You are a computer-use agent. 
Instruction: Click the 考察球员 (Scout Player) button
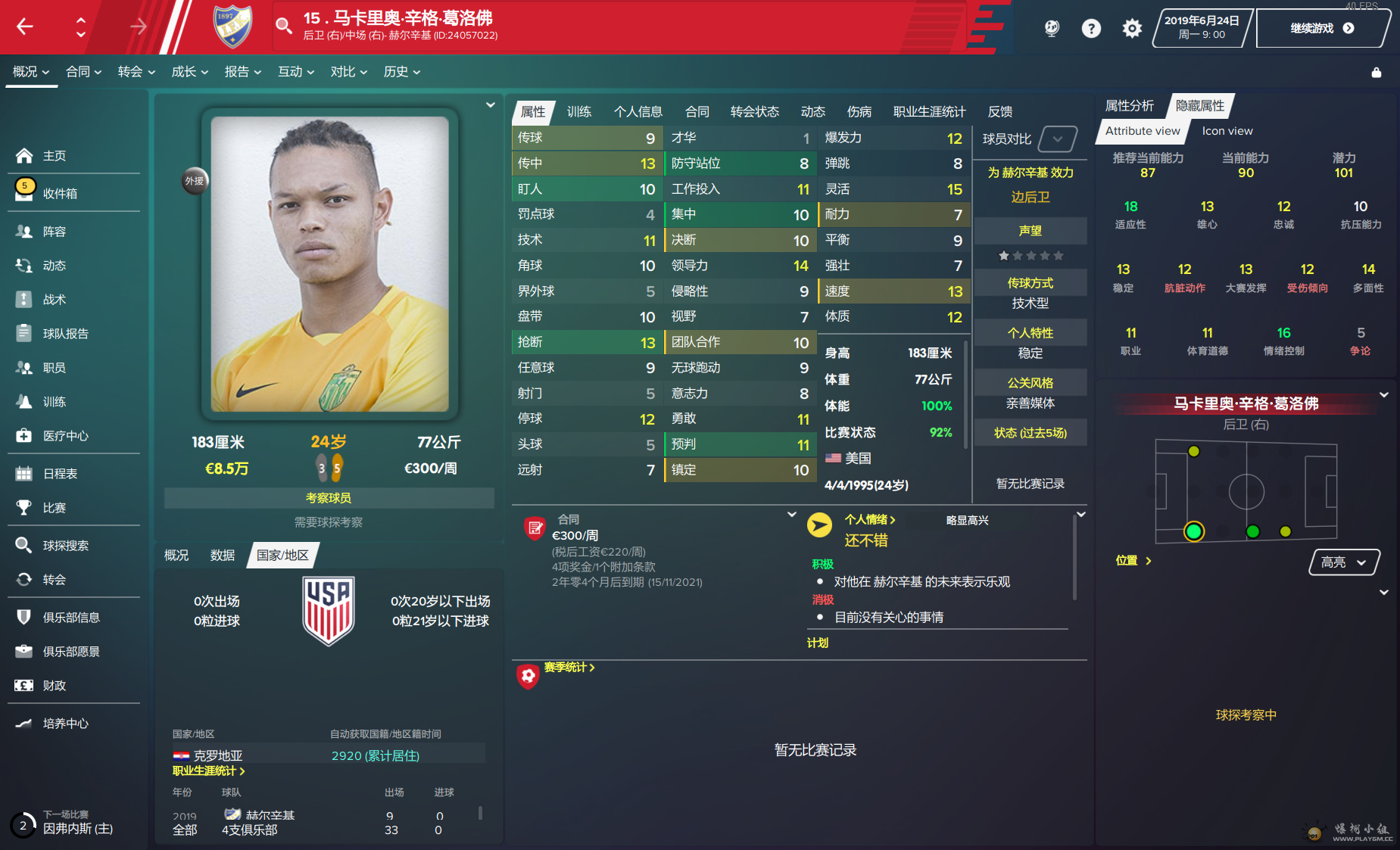pyautogui.click(x=329, y=498)
